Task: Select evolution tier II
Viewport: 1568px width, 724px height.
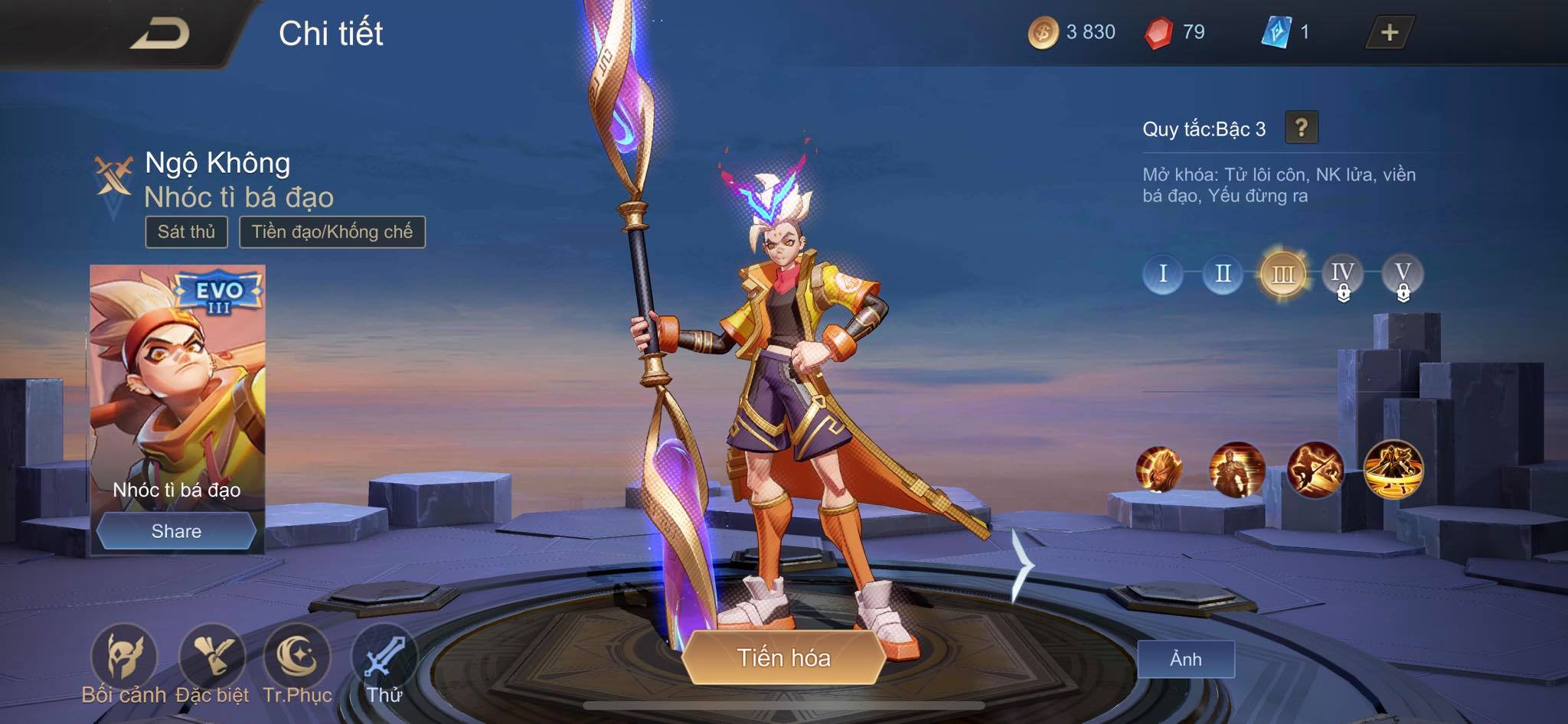Action: pyautogui.click(x=1223, y=273)
